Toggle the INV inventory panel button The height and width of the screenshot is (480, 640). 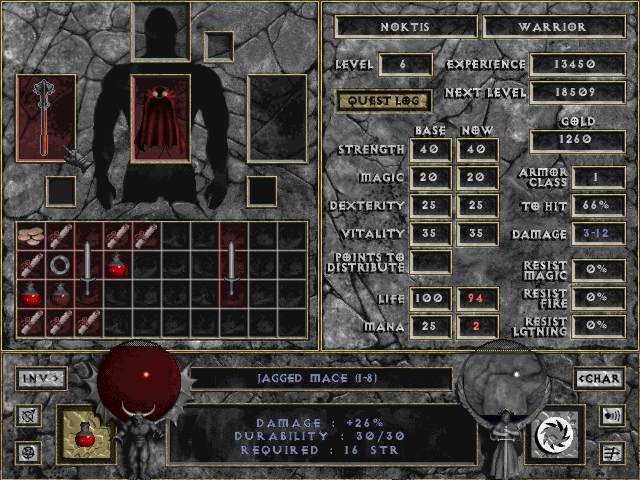click(41, 378)
